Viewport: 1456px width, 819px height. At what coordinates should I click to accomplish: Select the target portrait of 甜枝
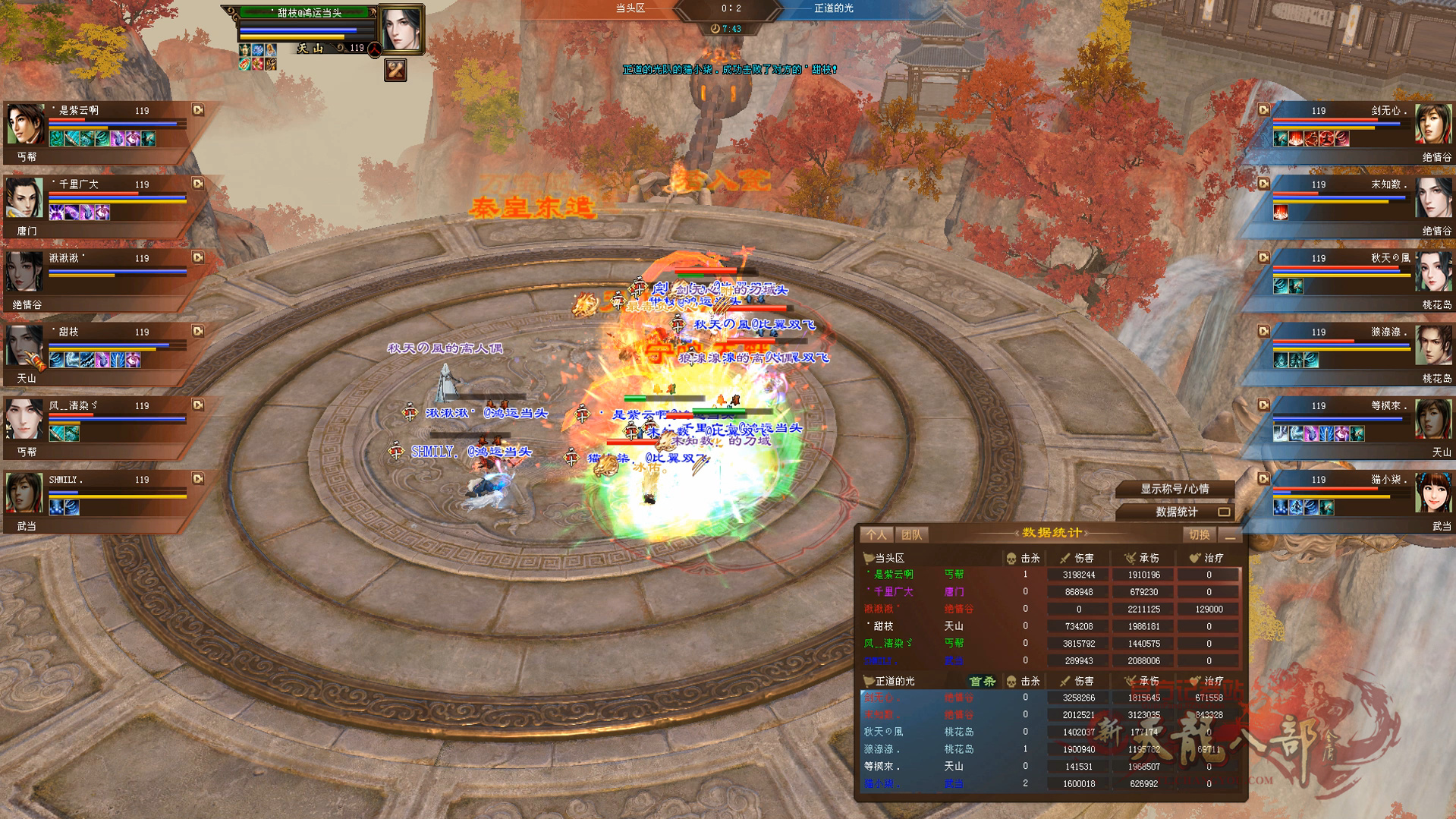401,30
